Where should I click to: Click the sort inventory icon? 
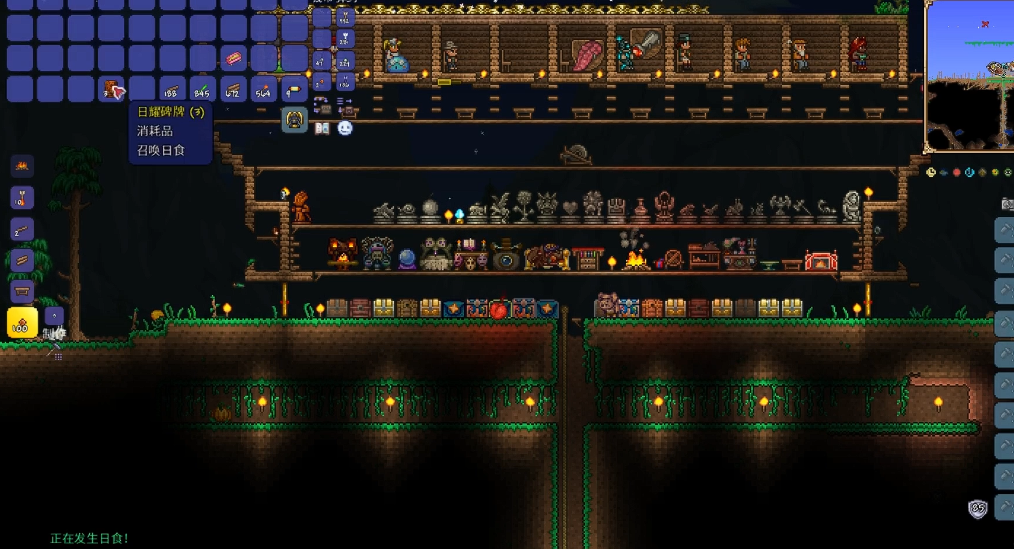coord(345,103)
